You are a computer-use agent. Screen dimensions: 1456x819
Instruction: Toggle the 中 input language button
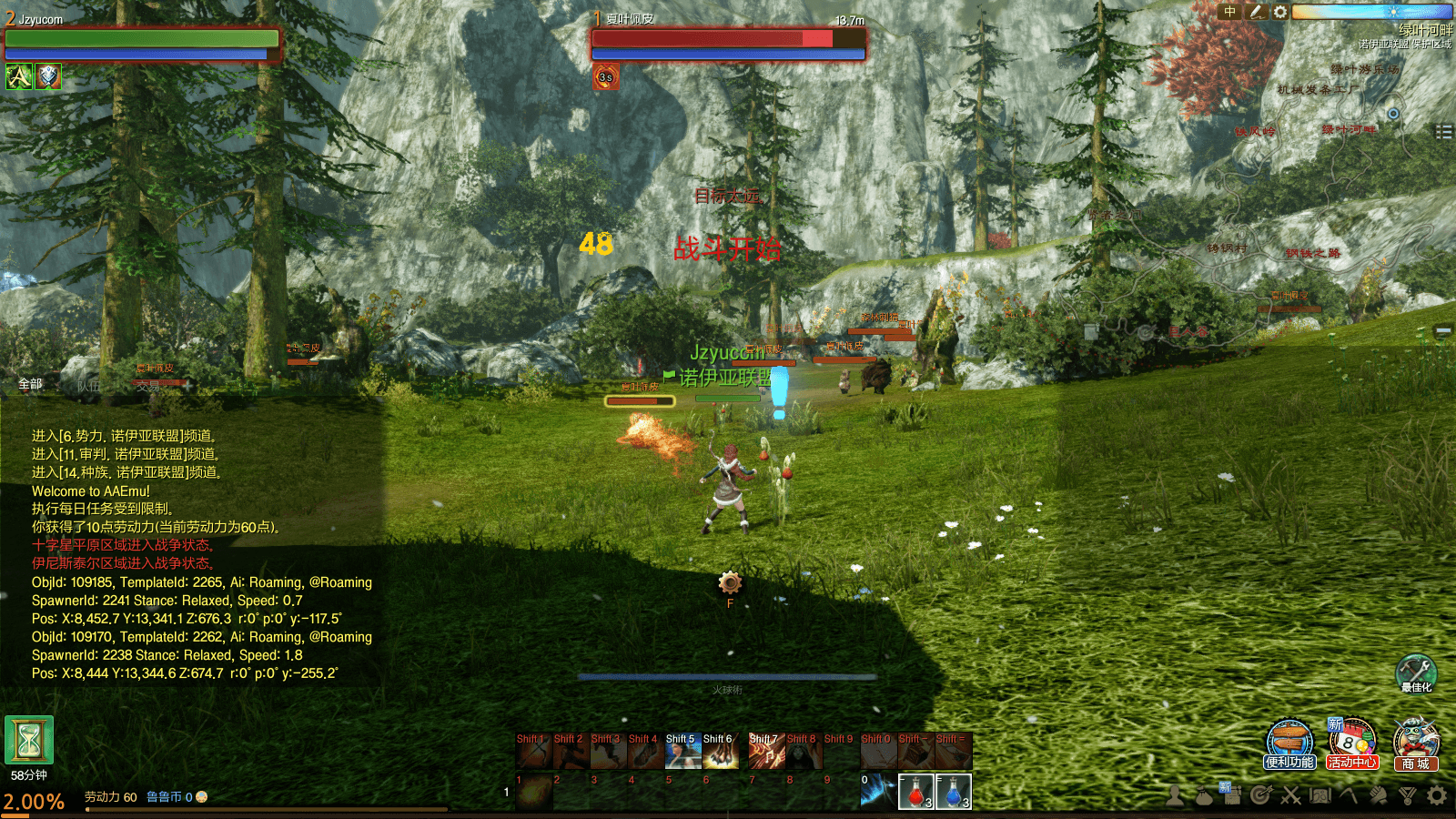[1230, 12]
